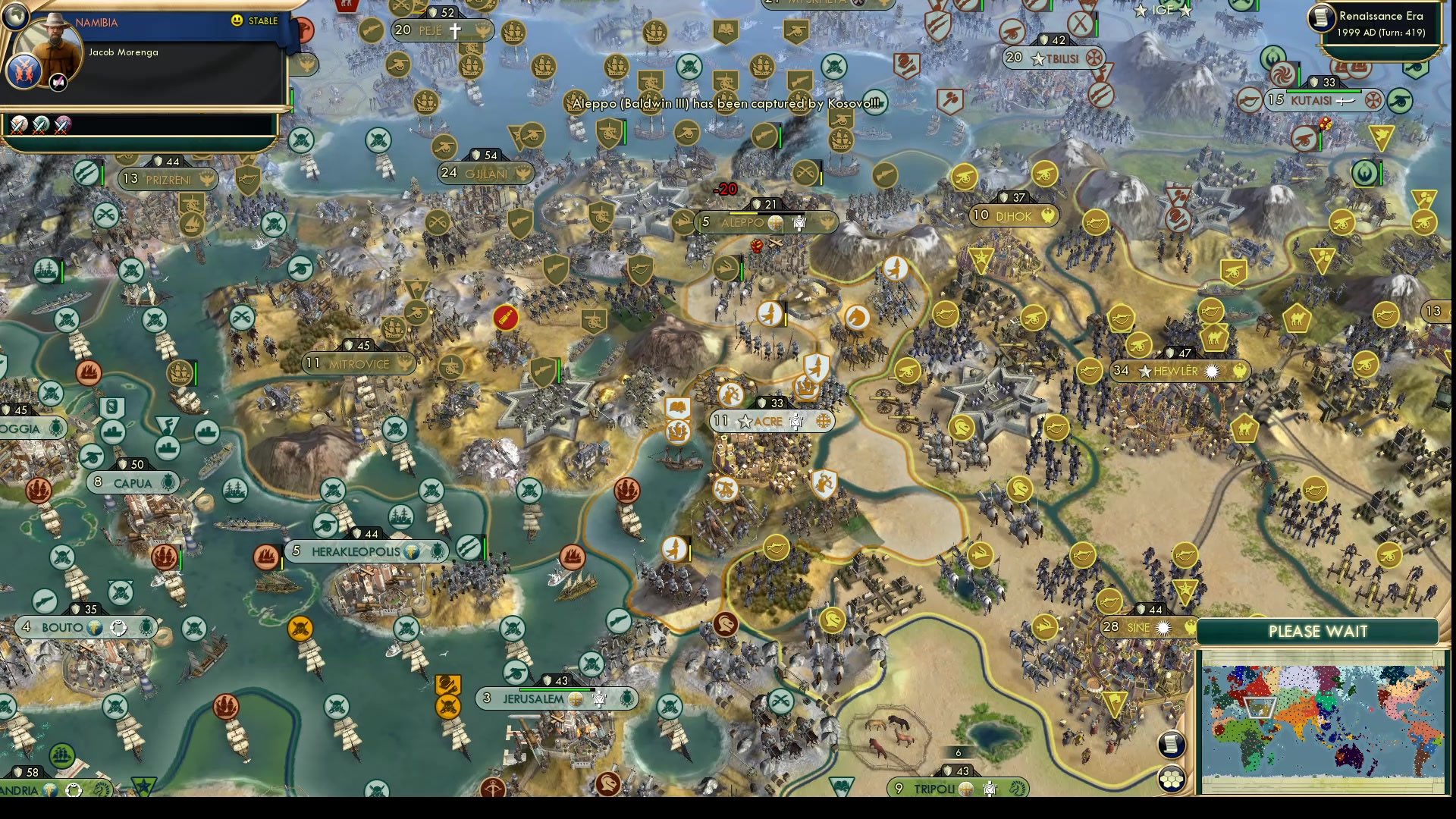1456x819 pixels.
Task: Click the smiley face STABLE happiness indicator
Action: [x=238, y=21]
